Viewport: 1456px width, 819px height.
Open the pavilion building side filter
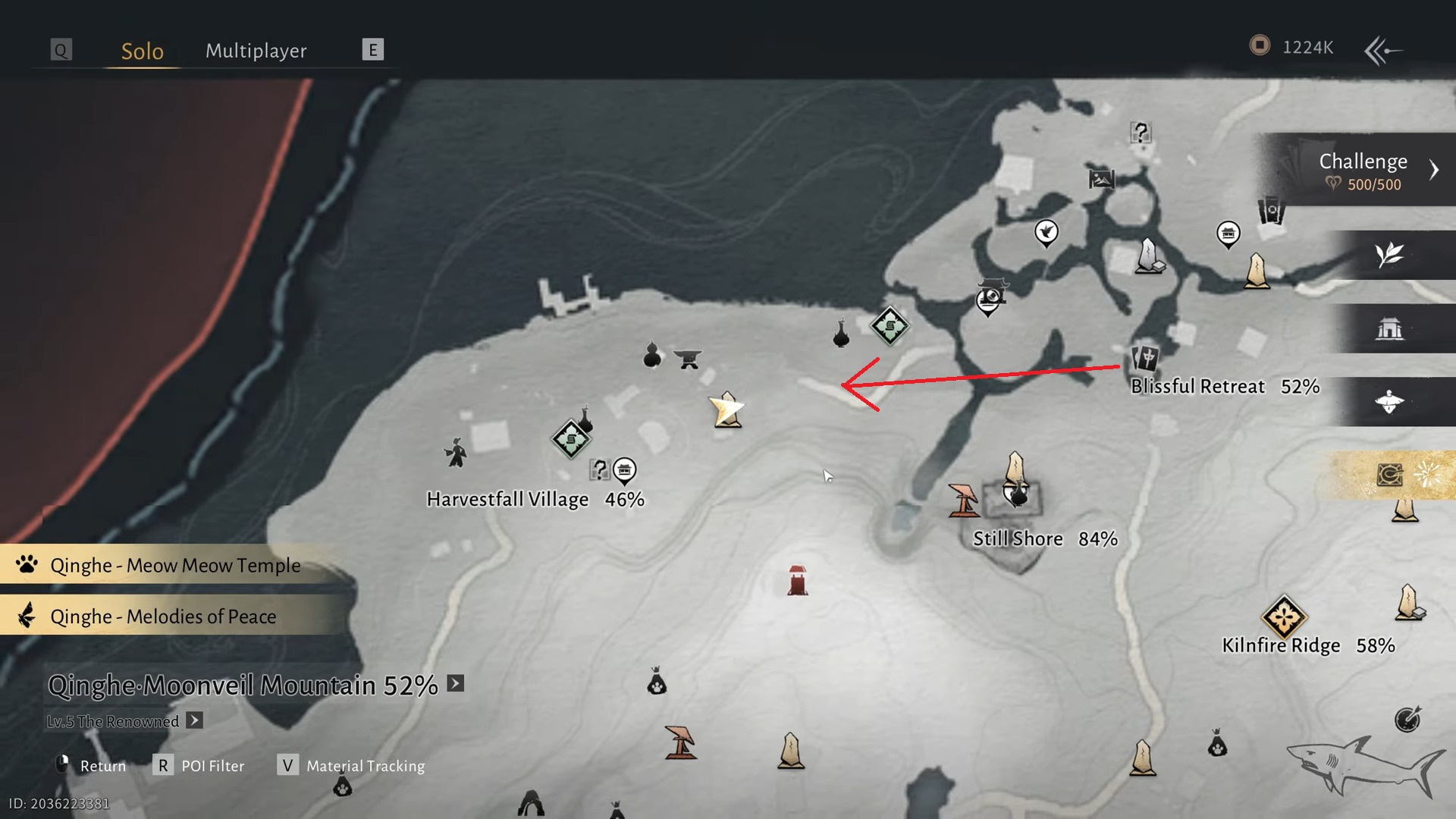click(x=1389, y=329)
